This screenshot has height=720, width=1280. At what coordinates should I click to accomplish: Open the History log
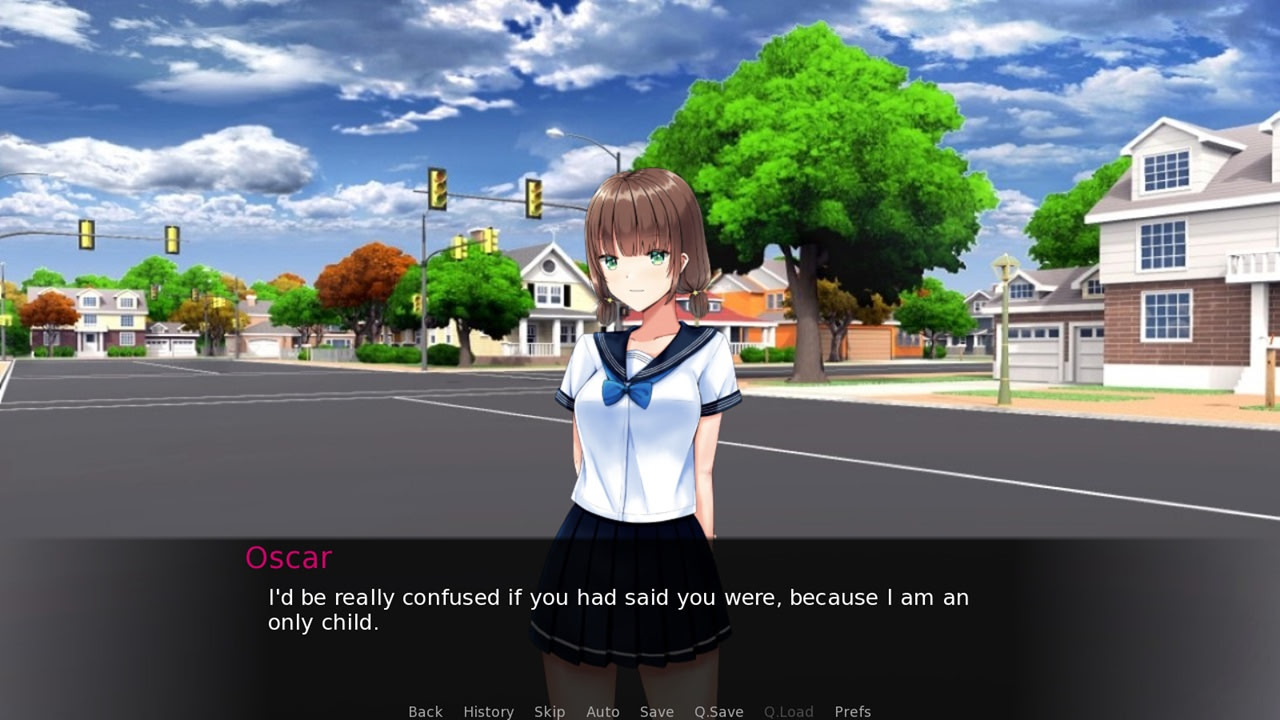click(x=488, y=711)
